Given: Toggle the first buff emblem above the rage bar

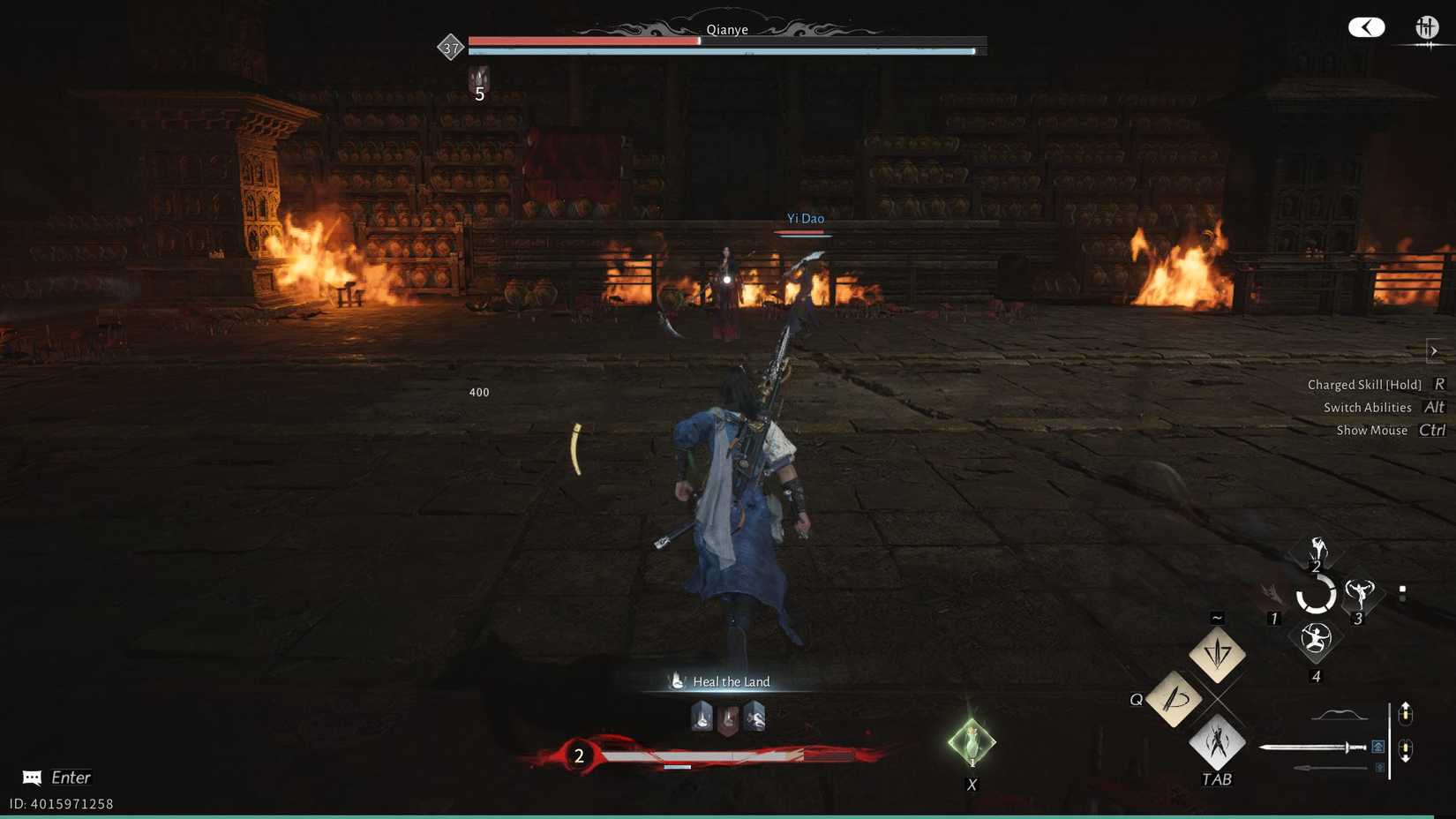Looking at the screenshot, I should coord(700,718).
